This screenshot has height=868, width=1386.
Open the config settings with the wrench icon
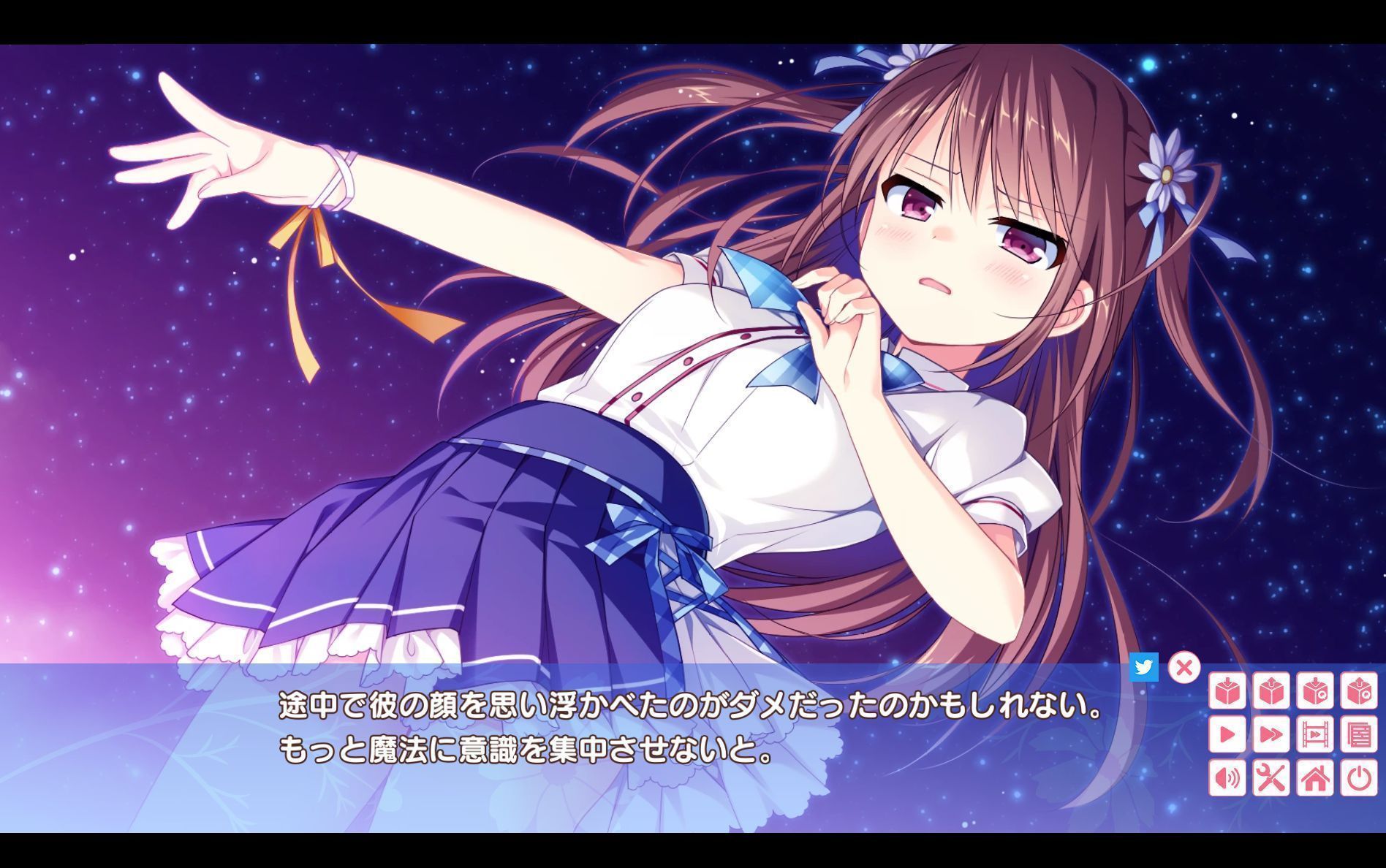[x=1272, y=777]
